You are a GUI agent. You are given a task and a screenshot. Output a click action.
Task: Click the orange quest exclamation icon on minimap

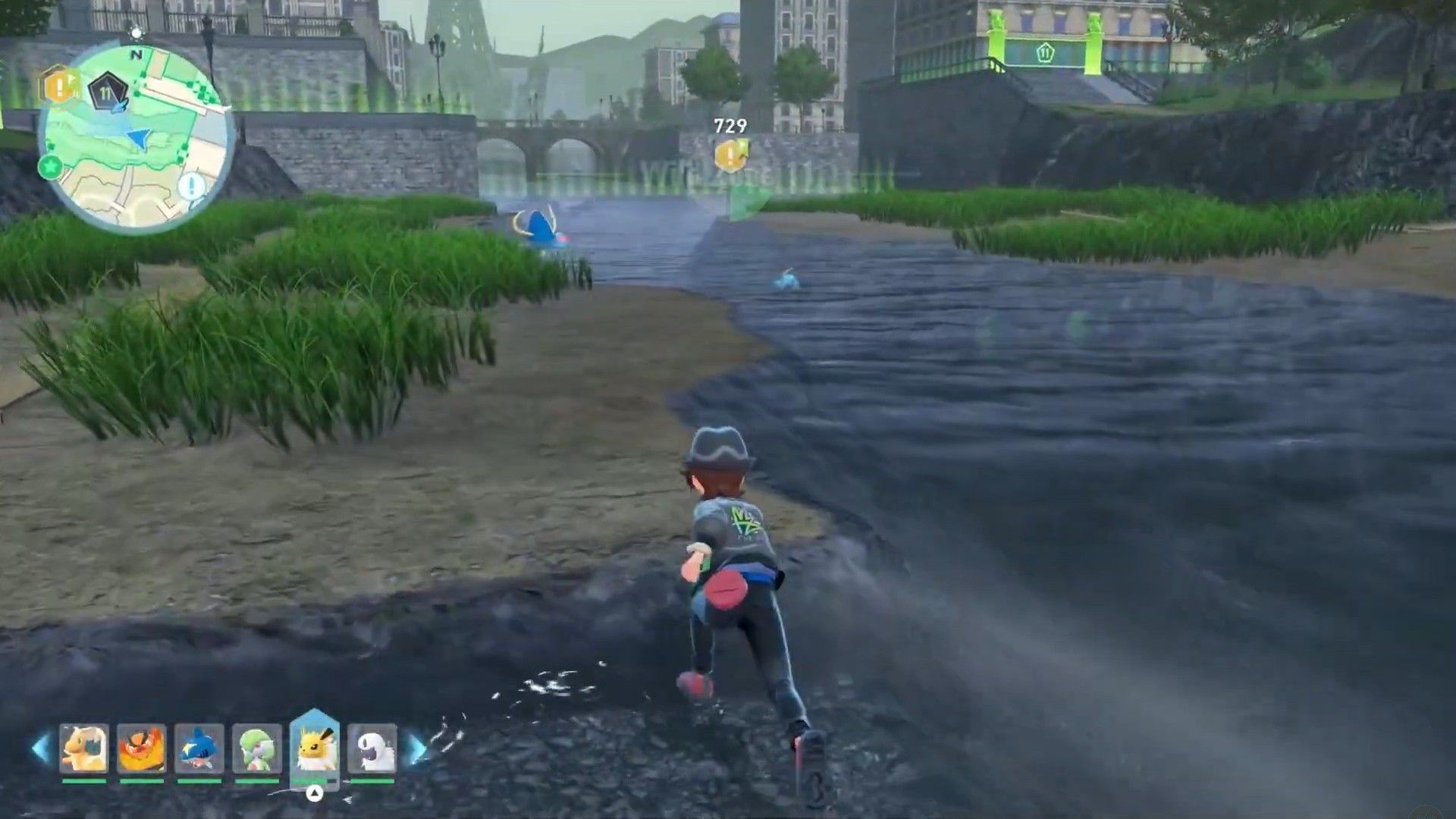[58, 86]
